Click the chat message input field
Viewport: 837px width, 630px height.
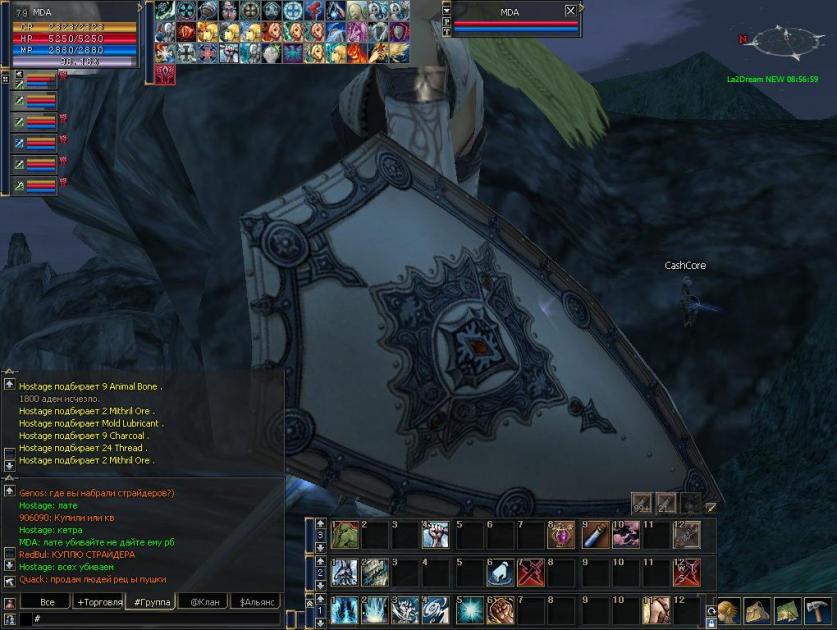(x=150, y=620)
